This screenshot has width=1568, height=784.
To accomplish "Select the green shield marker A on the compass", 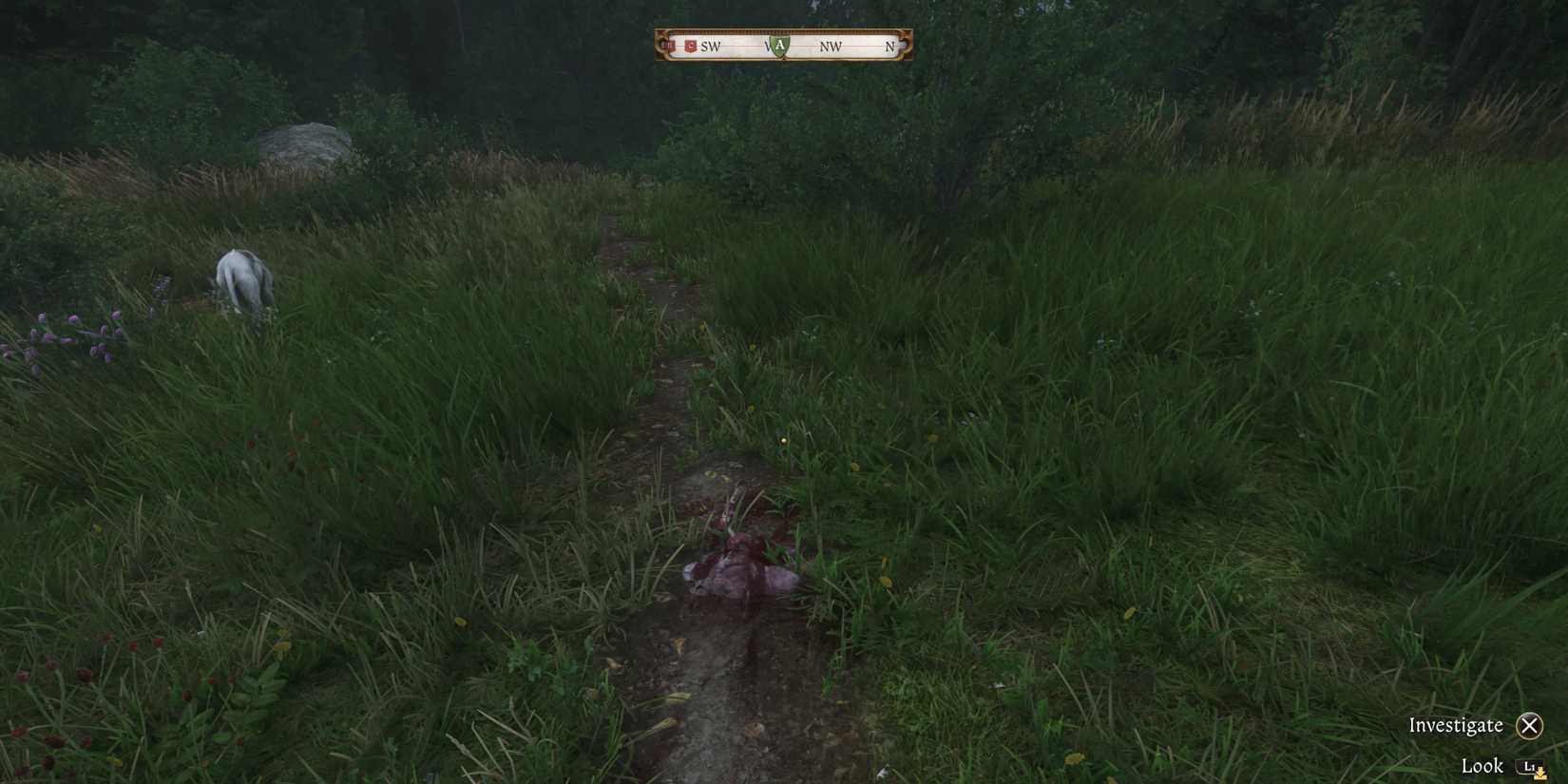I will [x=780, y=44].
